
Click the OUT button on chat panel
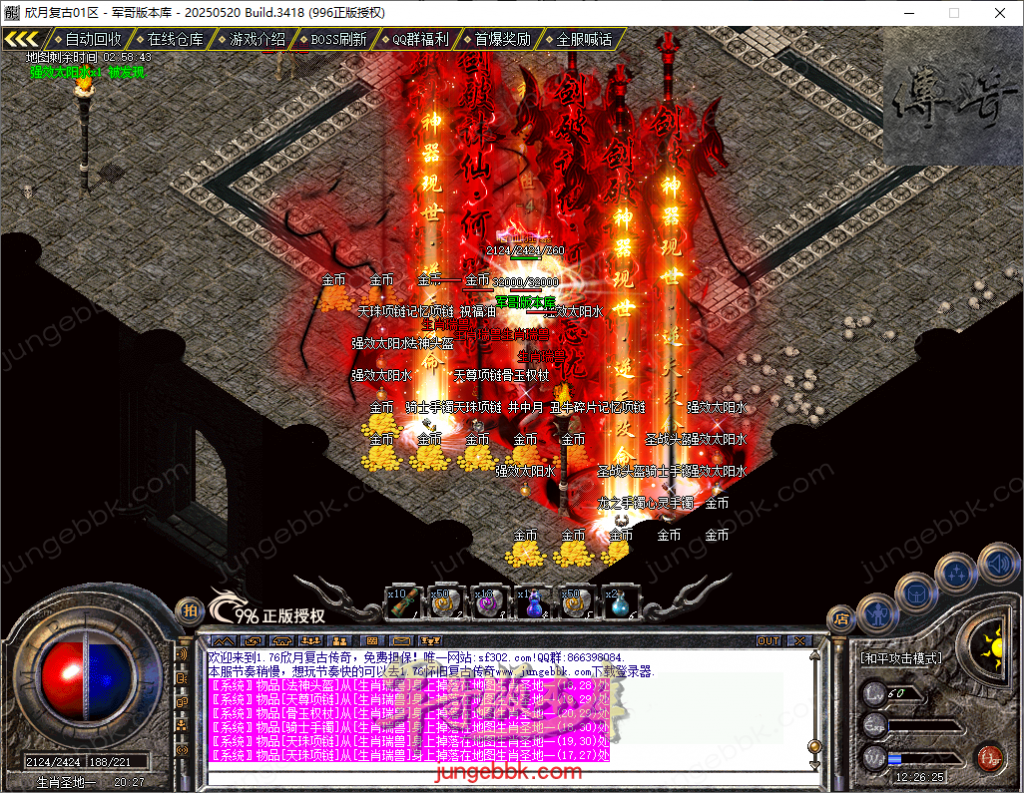768,640
